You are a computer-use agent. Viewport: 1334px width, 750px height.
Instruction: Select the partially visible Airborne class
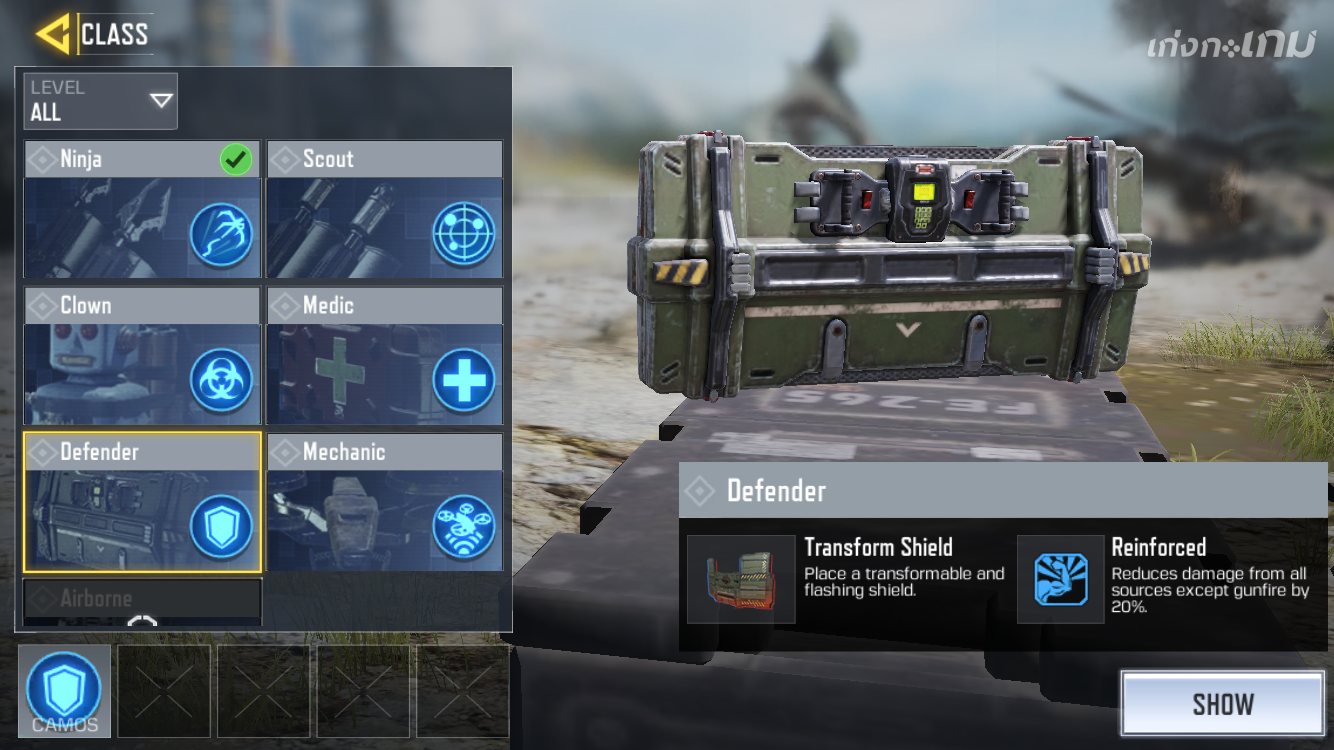142,602
